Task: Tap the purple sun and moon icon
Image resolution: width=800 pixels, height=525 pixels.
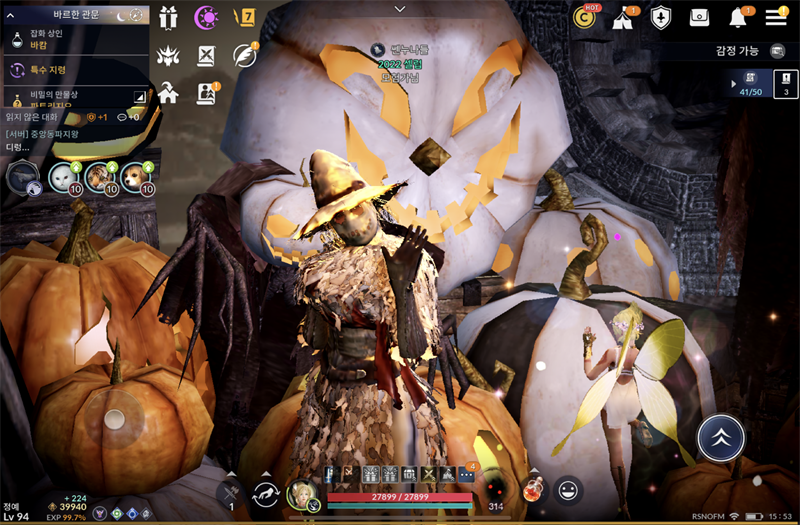Action: 207,17
